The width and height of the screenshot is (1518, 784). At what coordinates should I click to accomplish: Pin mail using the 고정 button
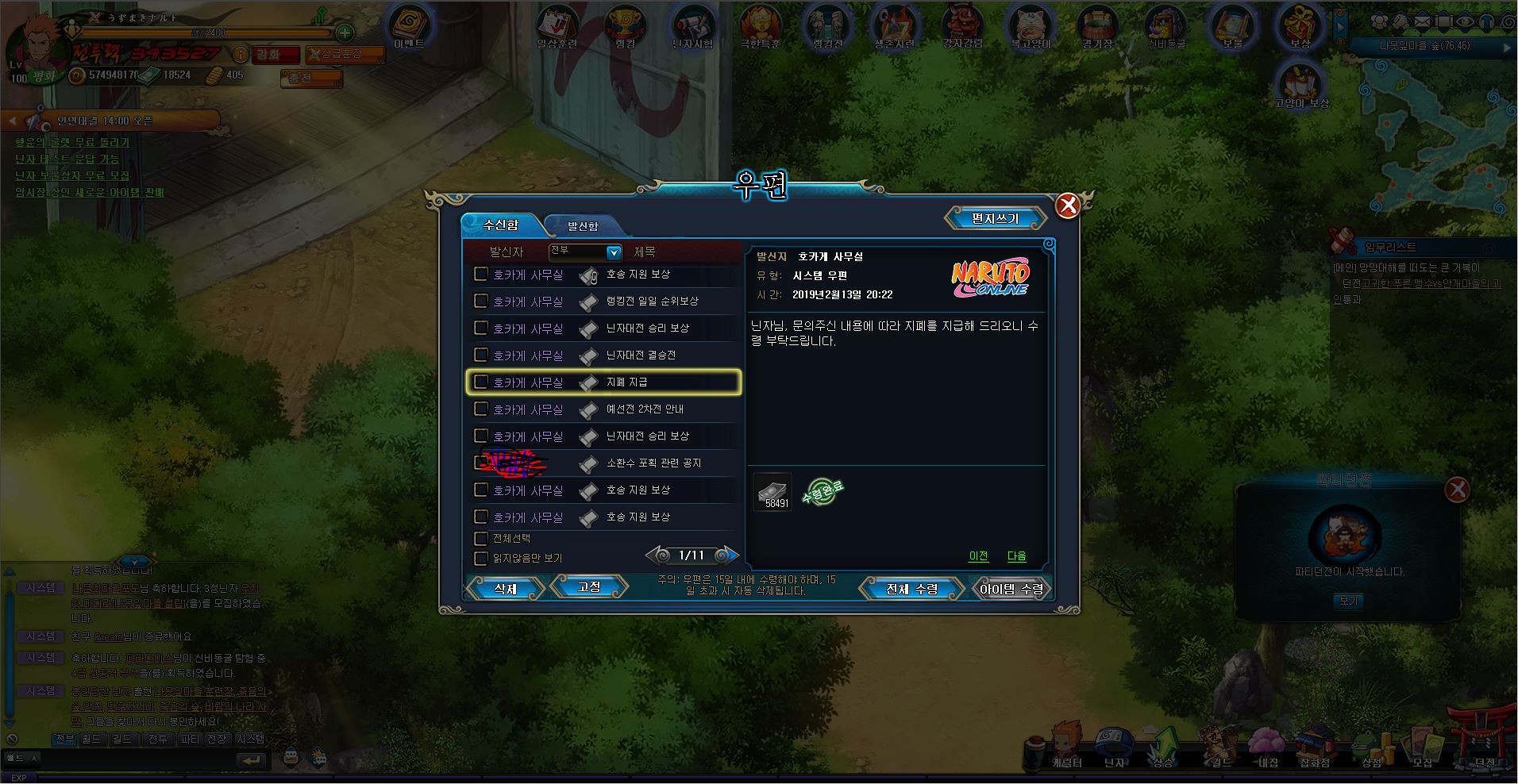pyautogui.click(x=588, y=587)
